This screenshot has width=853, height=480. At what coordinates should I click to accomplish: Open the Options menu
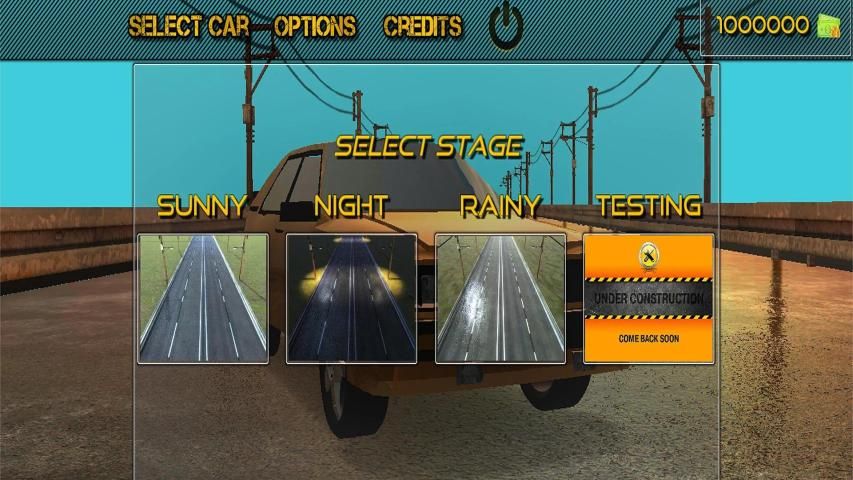click(x=315, y=27)
